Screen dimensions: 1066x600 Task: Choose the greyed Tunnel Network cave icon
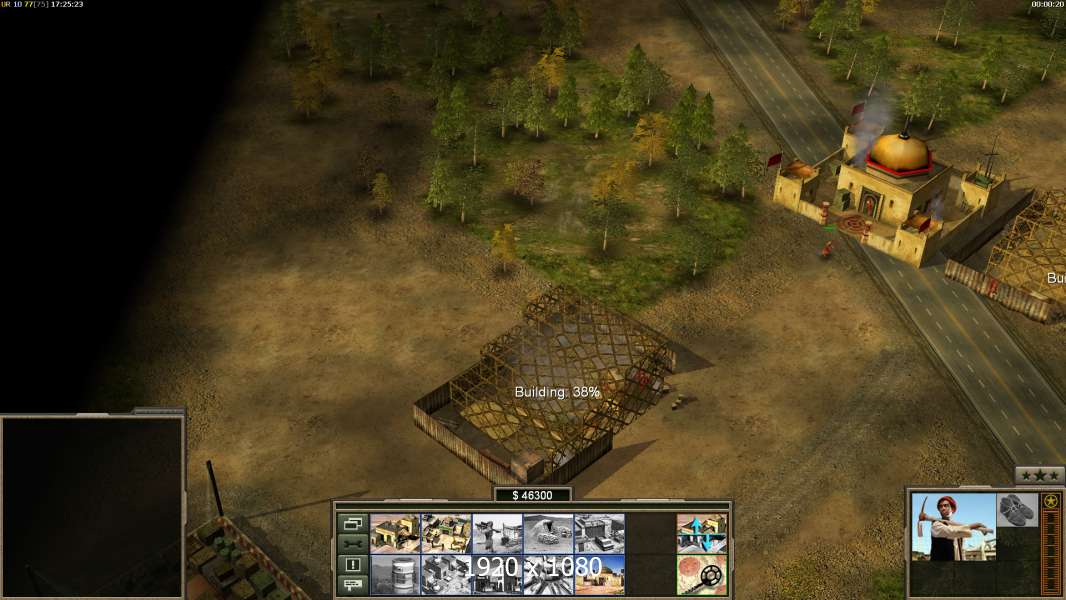click(548, 534)
